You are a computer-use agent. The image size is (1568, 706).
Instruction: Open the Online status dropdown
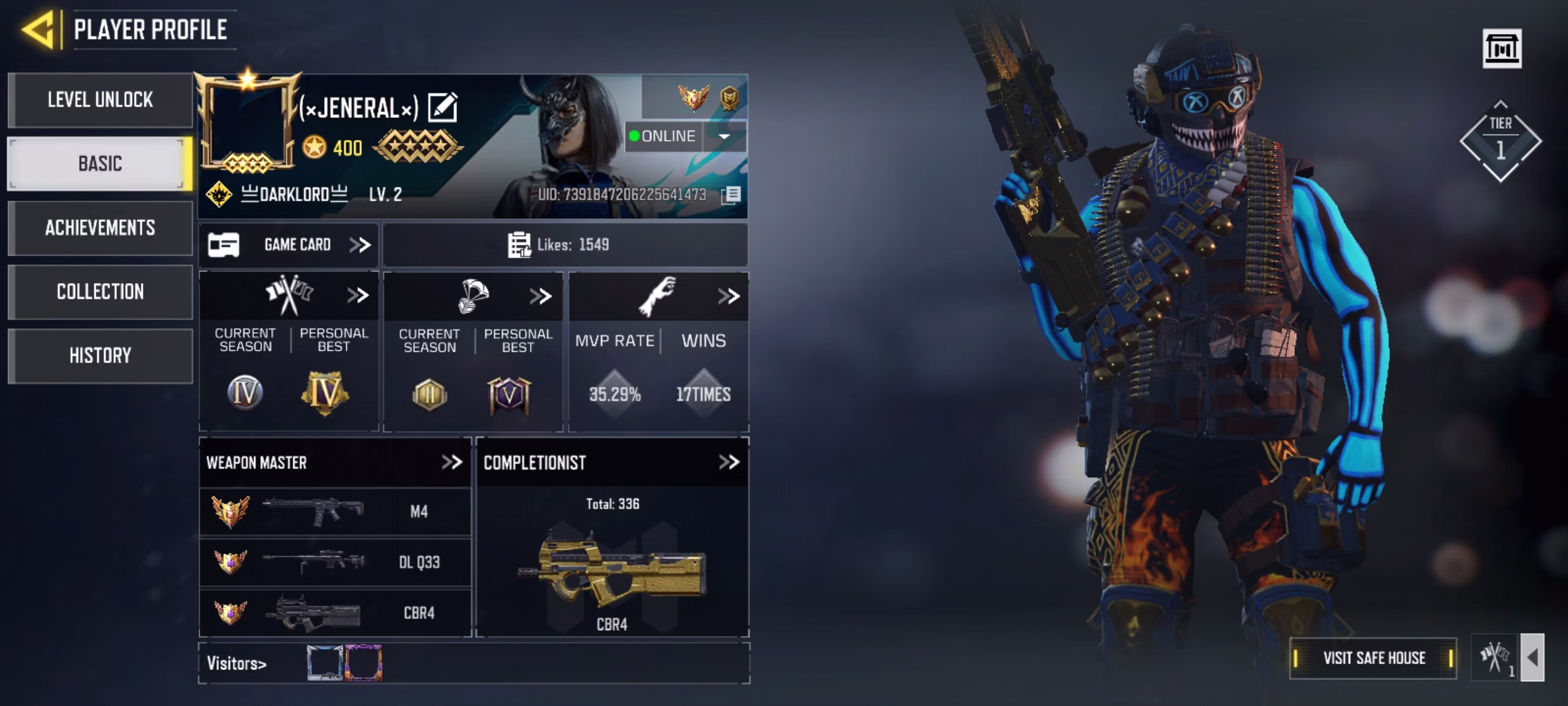[724, 137]
